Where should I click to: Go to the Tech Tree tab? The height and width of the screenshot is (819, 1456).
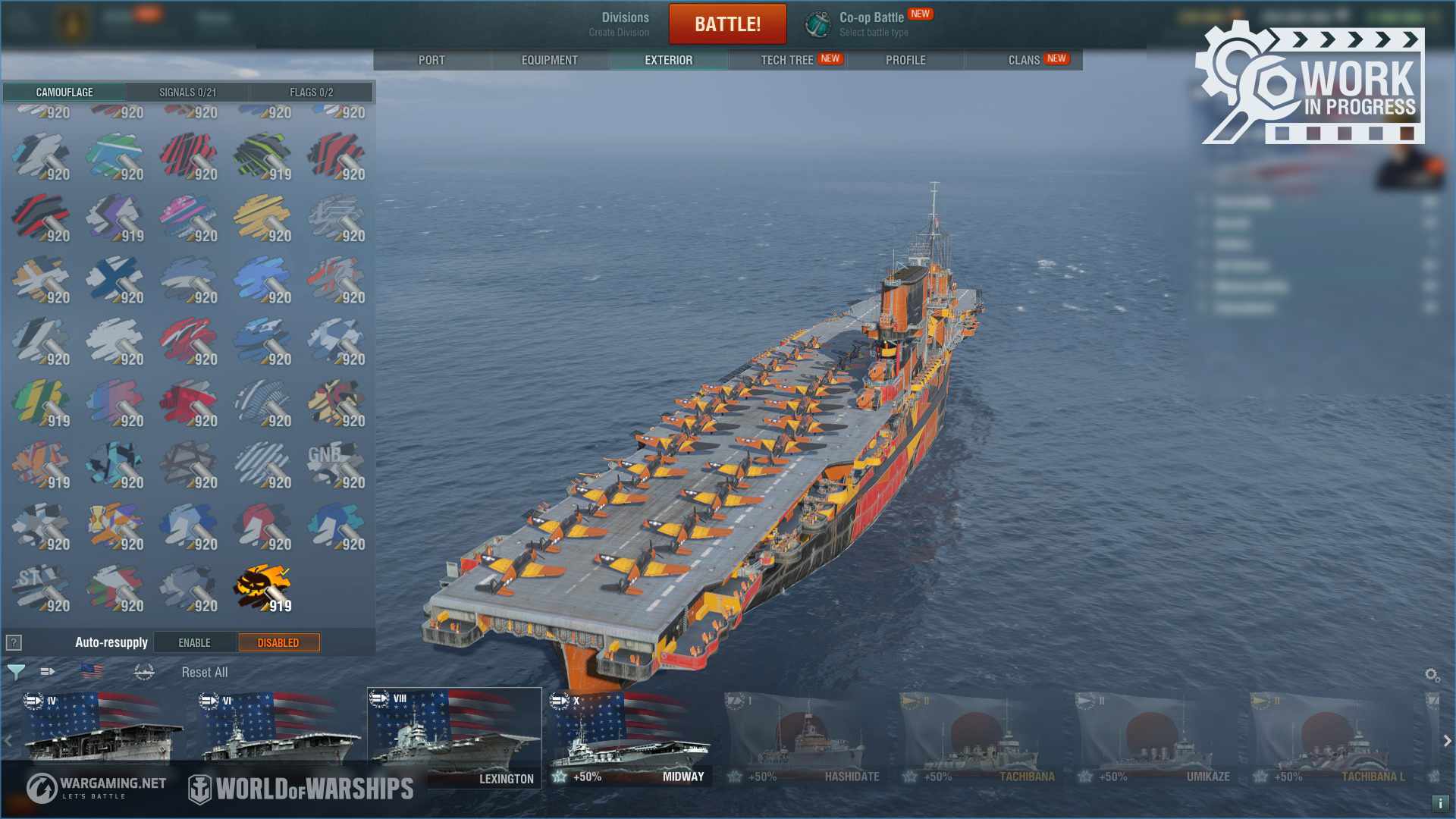pyautogui.click(x=787, y=60)
